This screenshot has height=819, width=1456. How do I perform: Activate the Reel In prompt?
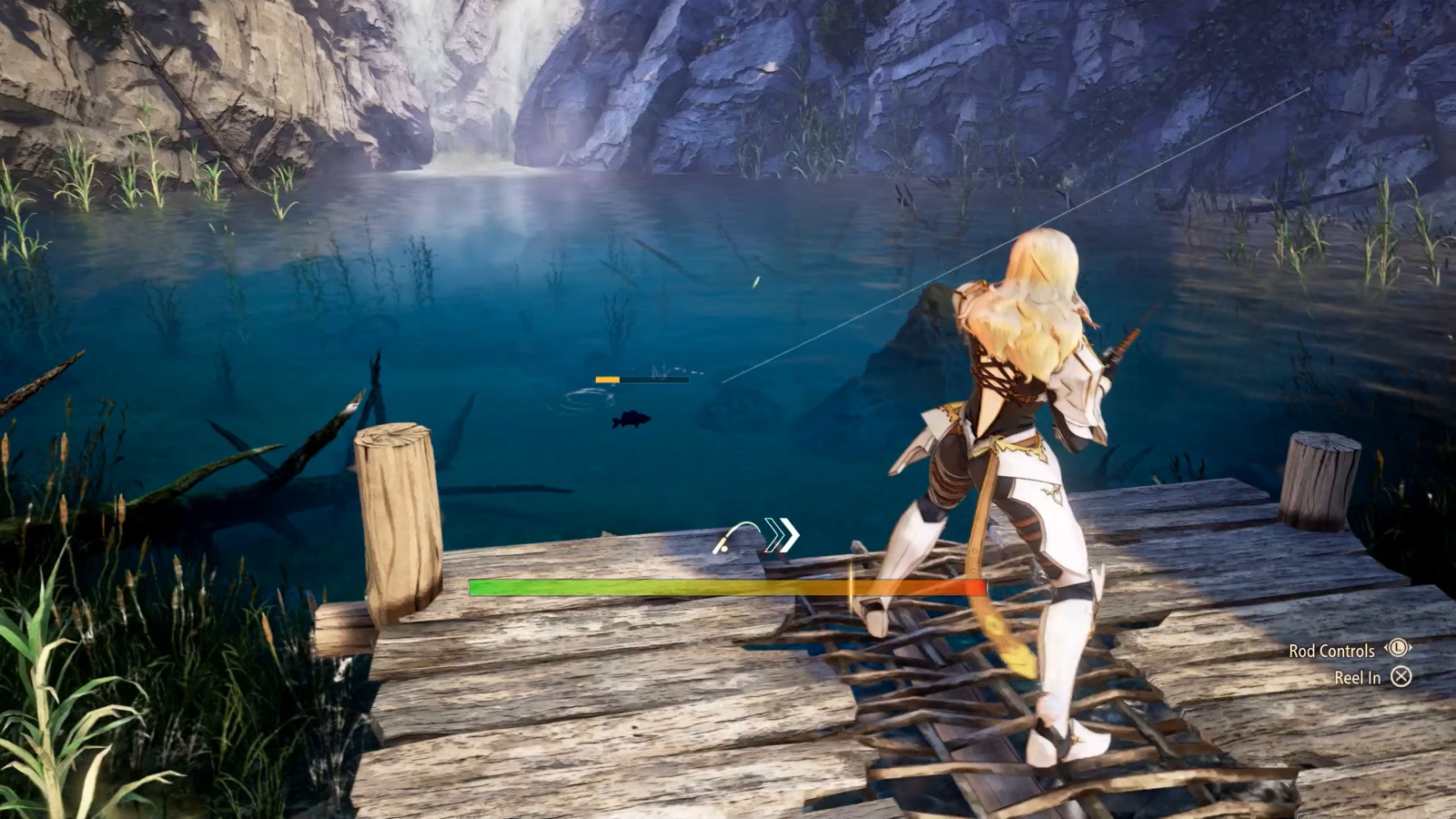coord(1359,677)
